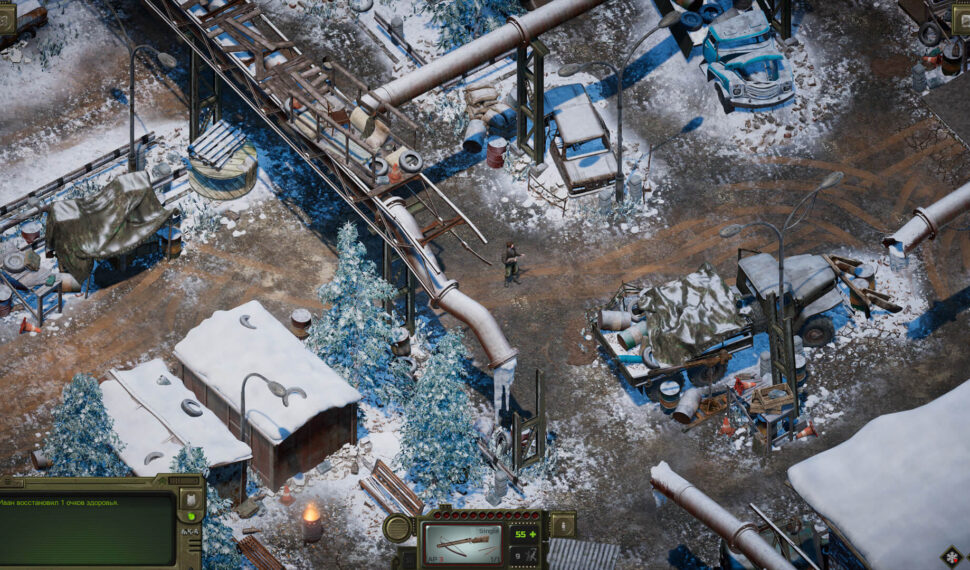Click the round brass button beside the weapon panel
Viewport: 970px width, 570px height.
(397, 527)
